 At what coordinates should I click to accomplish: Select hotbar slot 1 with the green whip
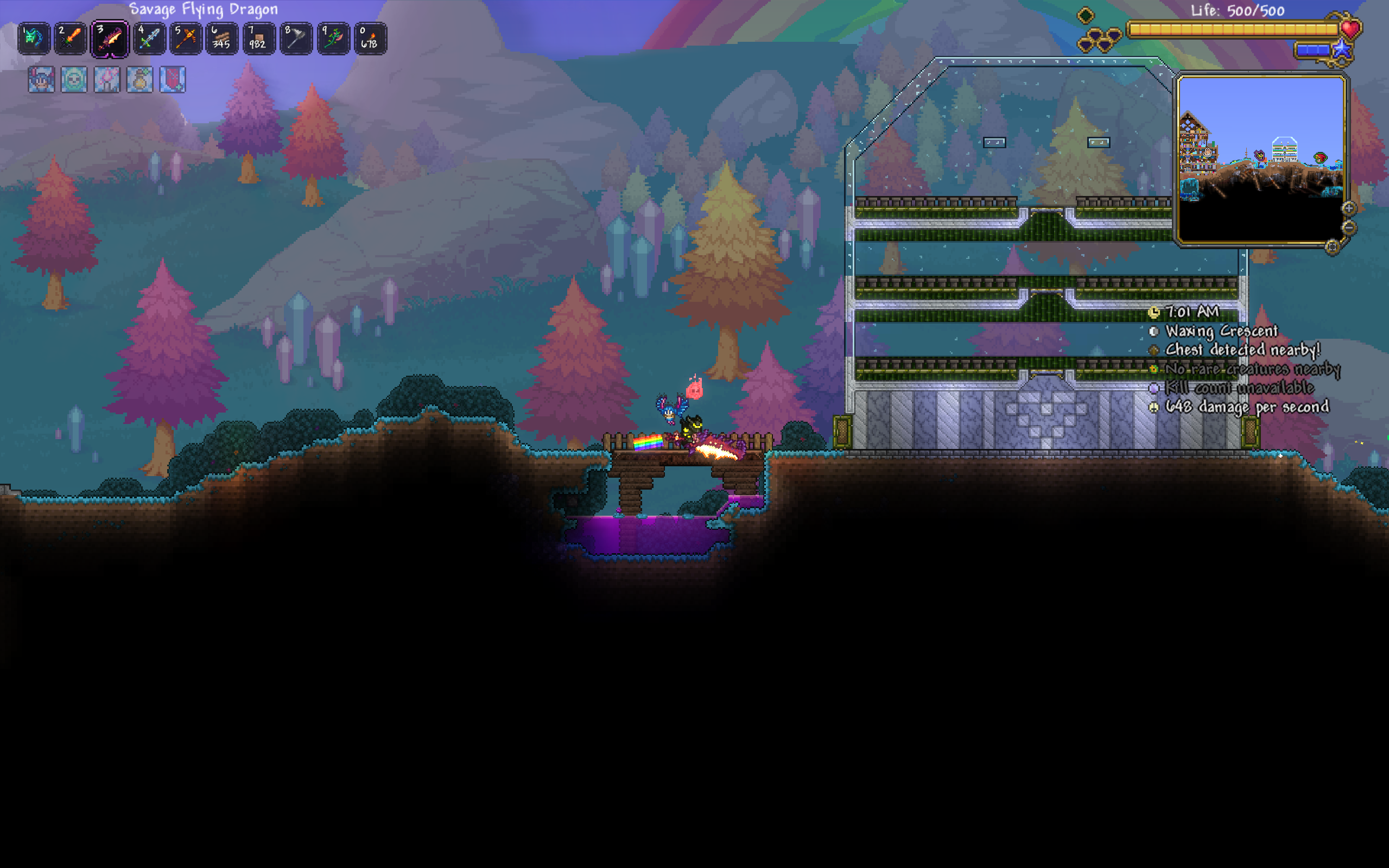[34, 39]
